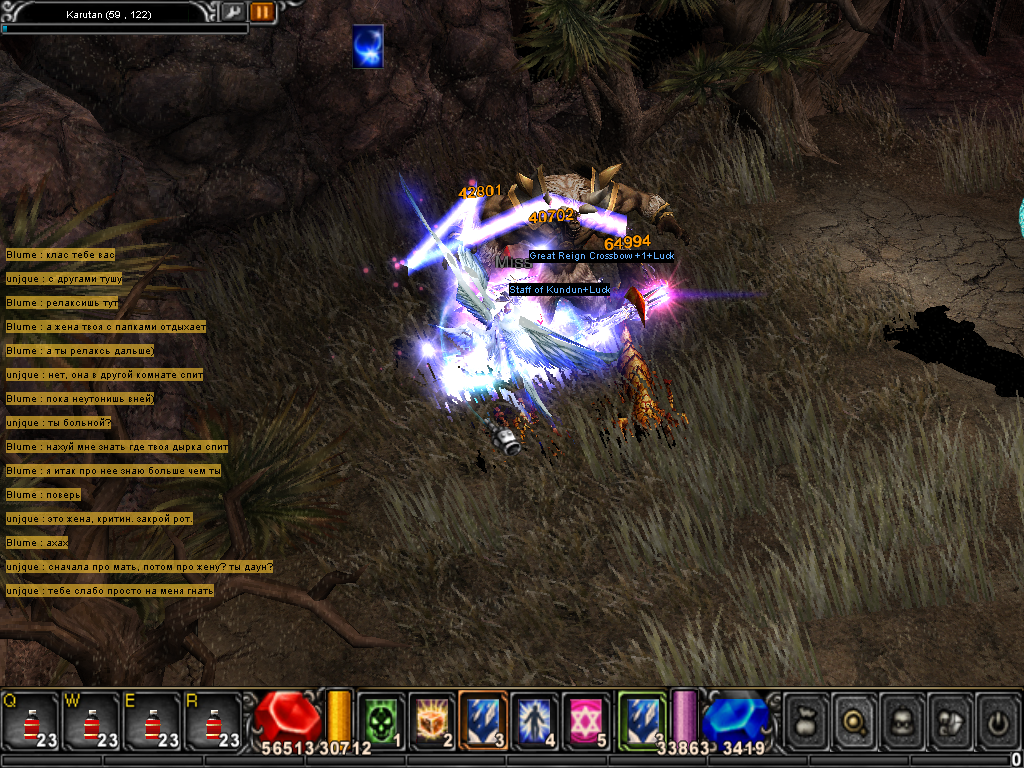Activate the green skull skill in slot 1
1024x768 pixels.
[x=380, y=720]
